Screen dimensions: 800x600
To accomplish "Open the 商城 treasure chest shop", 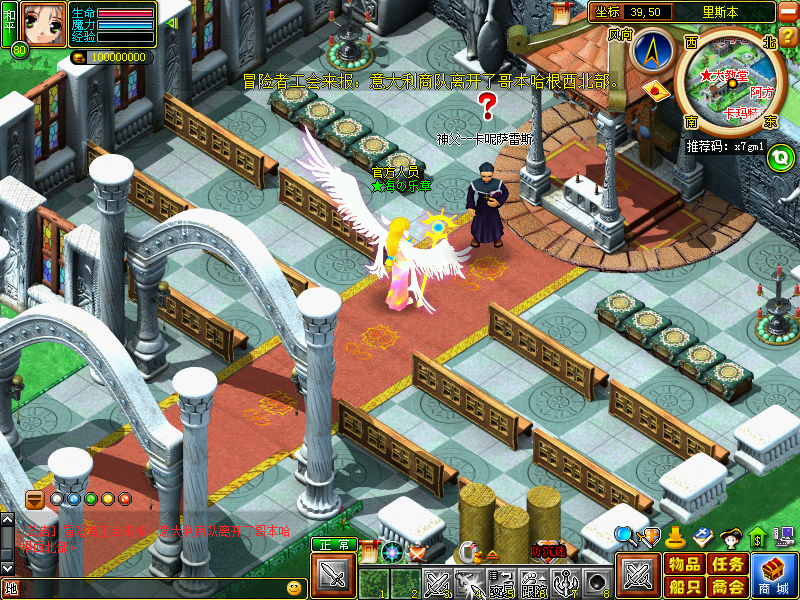I will pyautogui.click(x=773, y=575).
